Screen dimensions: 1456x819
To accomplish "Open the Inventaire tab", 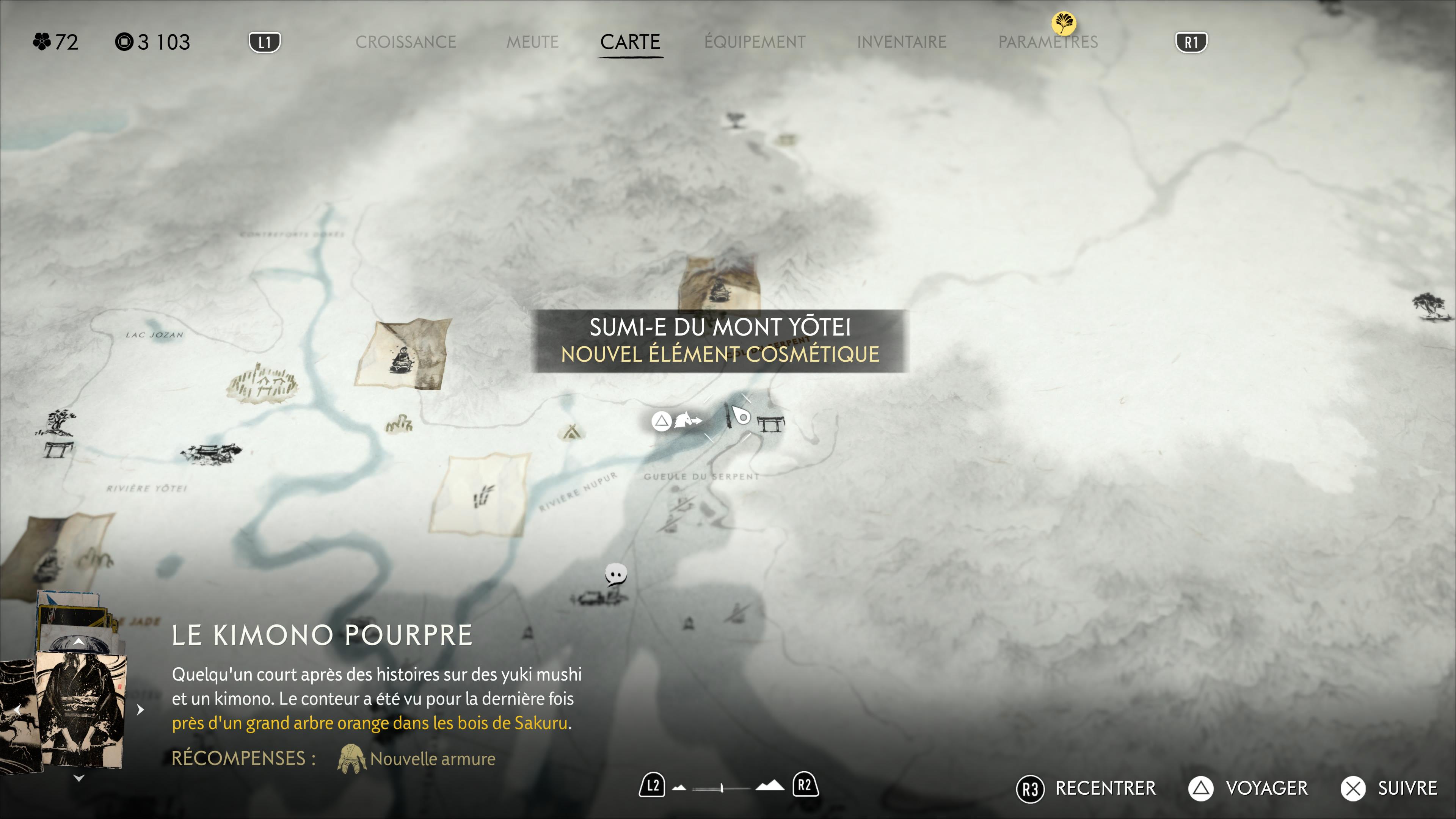I will [901, 42].
